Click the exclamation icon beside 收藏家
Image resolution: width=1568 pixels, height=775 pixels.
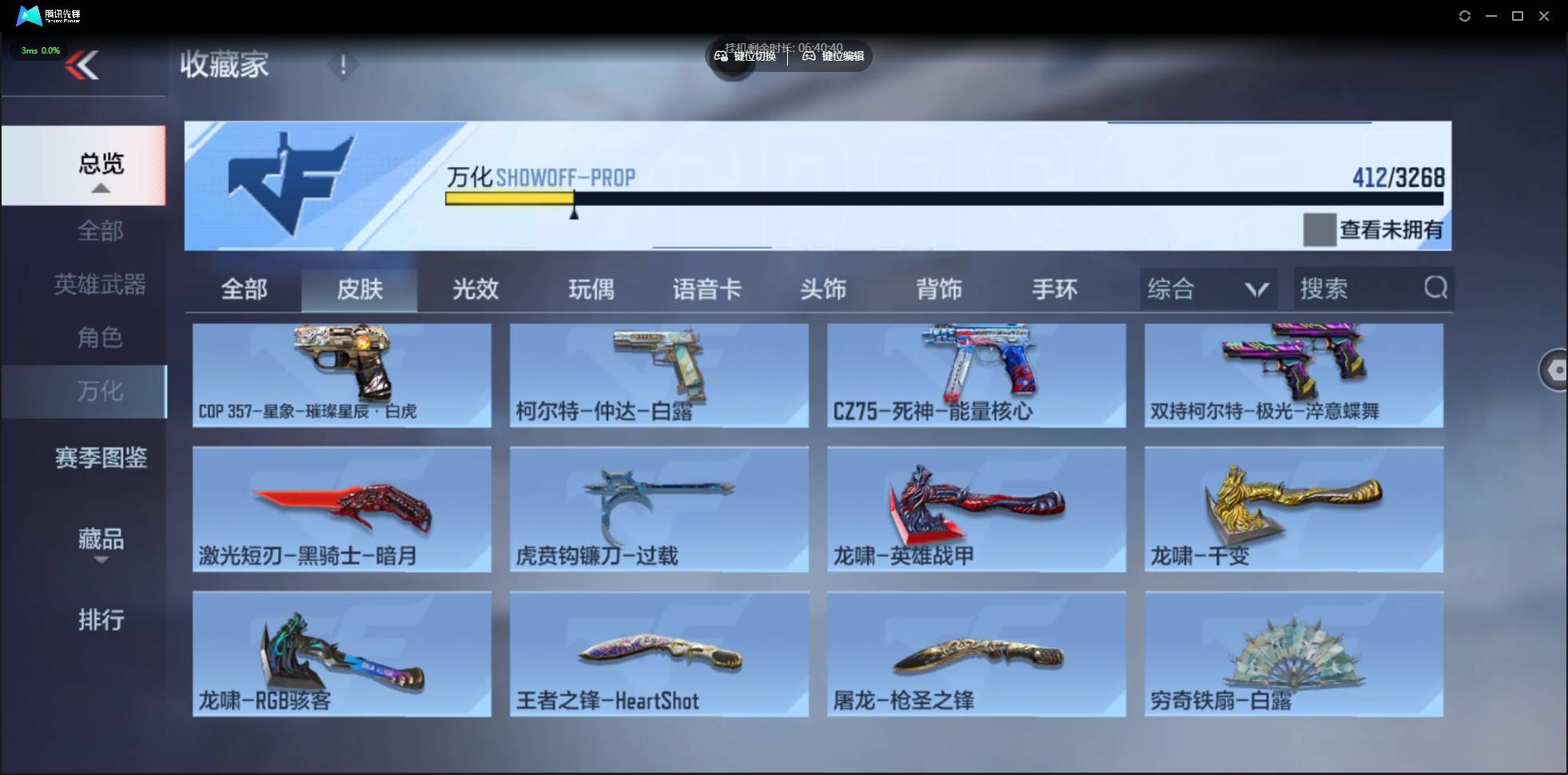click(343, 66)
